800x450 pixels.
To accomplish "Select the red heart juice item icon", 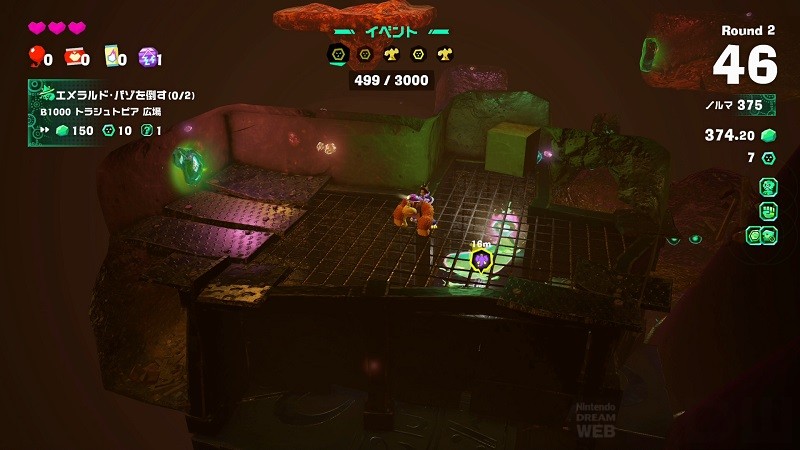I will tap(74, 56).
